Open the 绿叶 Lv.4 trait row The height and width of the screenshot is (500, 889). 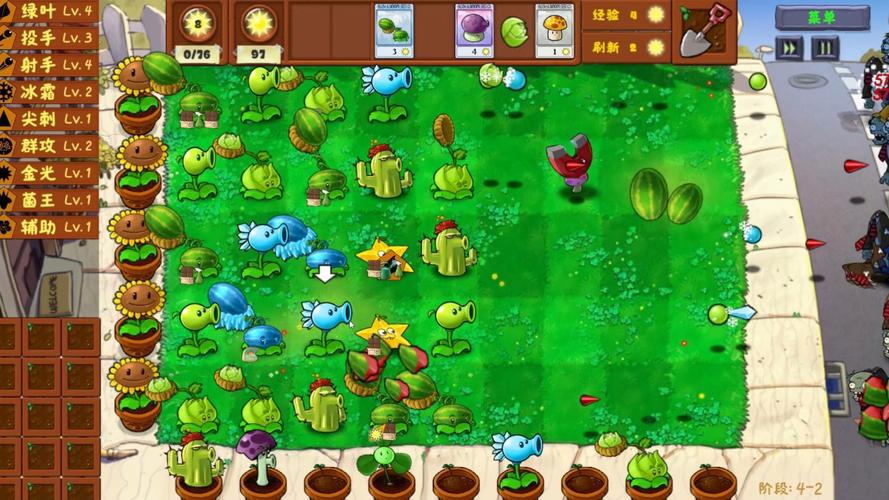(x=49, y=11)
